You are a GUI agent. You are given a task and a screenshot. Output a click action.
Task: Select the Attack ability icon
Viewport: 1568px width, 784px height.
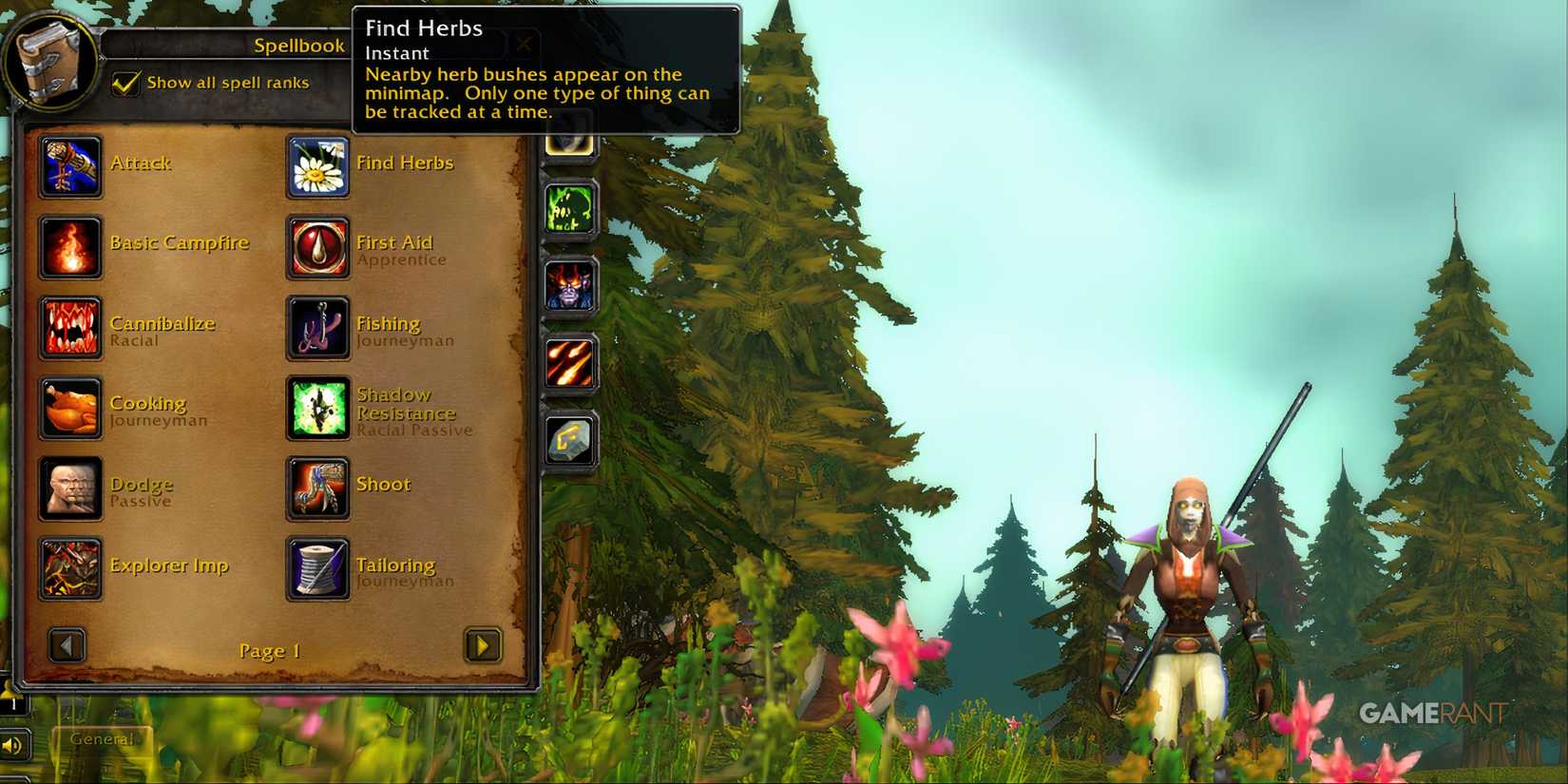70,165
